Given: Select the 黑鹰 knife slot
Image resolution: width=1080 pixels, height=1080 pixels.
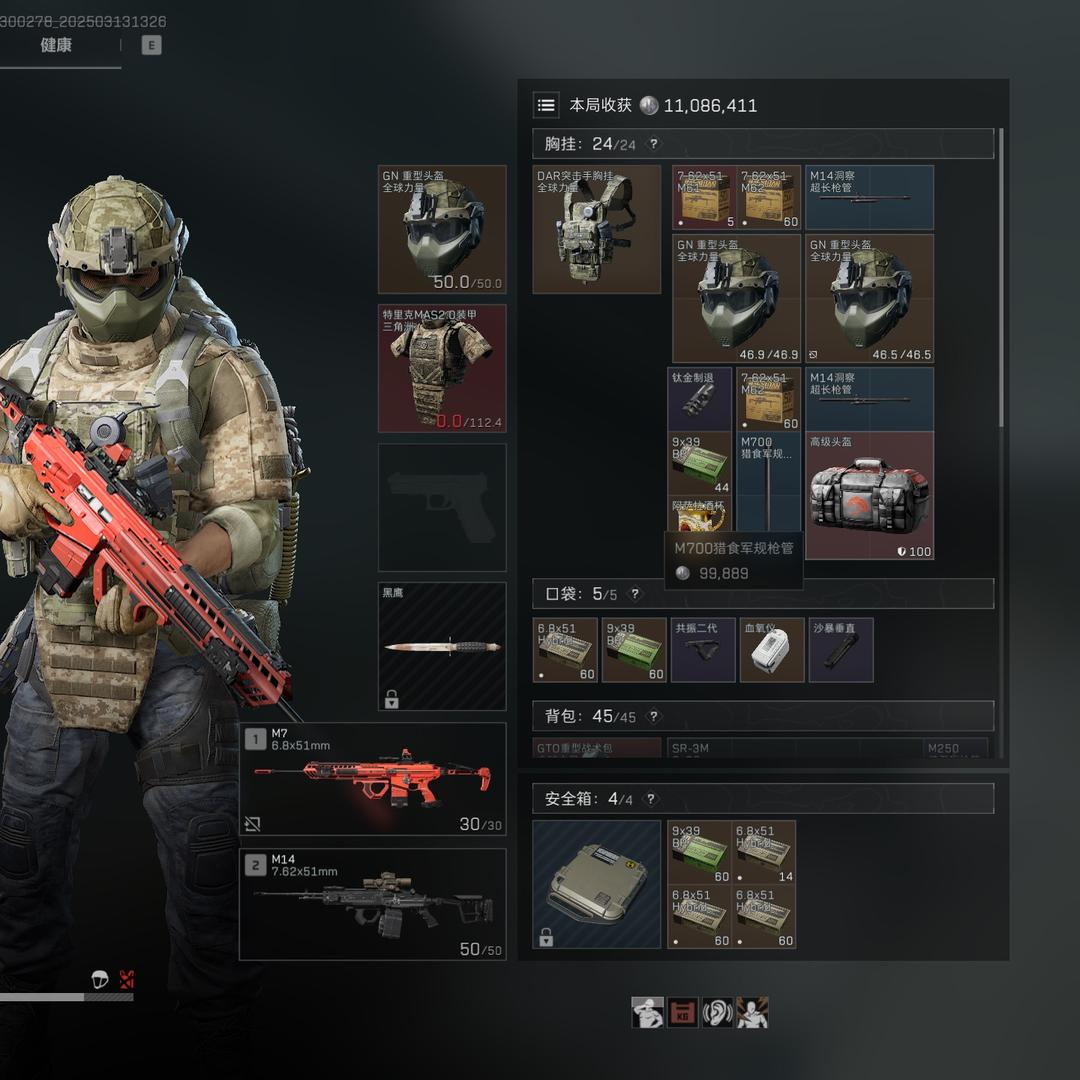Looking at the screenshot, I should pos(442,647).
